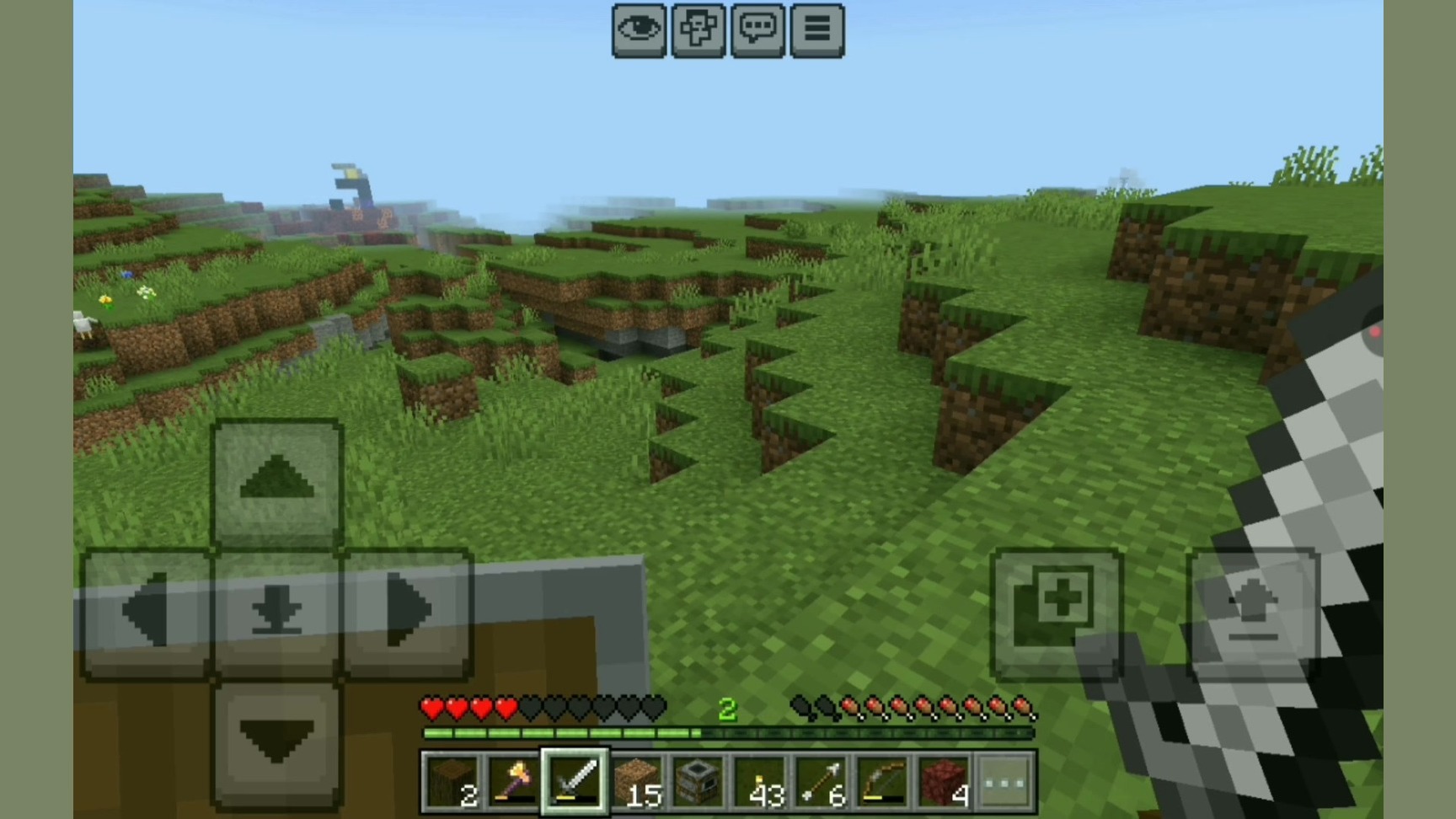Open the emote figure button
Image resolution: width=1456 pixels, height=819 pixels.
click(x=698, y=30)
